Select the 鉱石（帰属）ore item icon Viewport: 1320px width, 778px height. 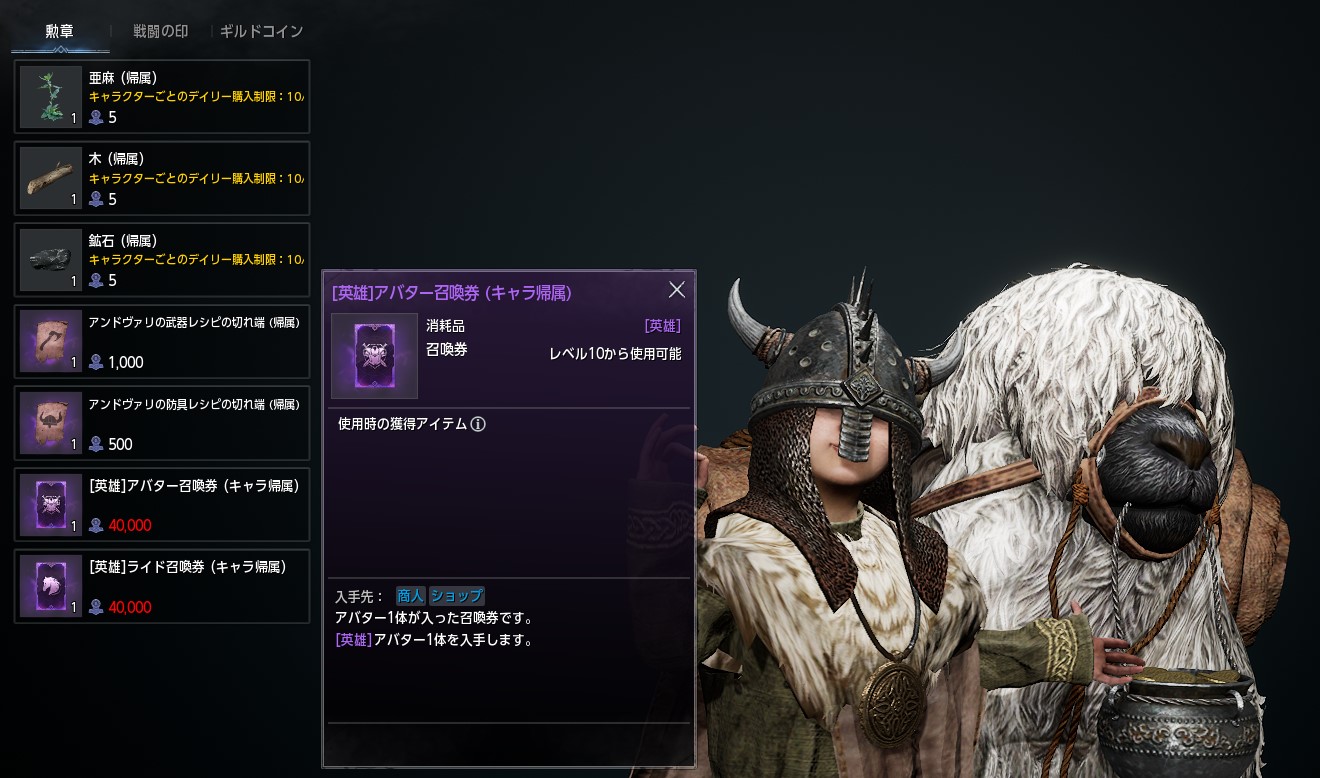50,259
